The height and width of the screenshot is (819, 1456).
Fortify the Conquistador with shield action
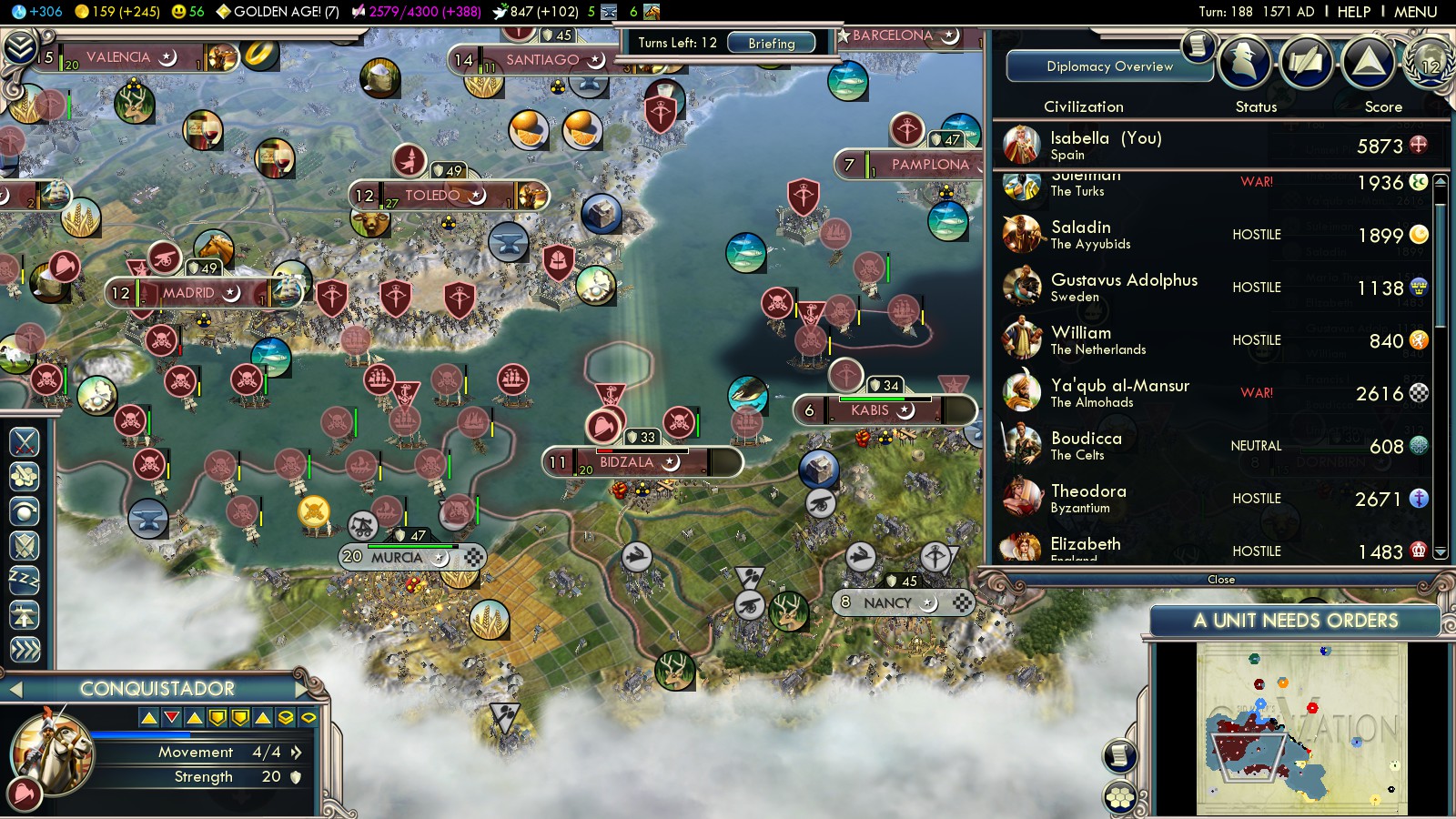coord(25,546)
